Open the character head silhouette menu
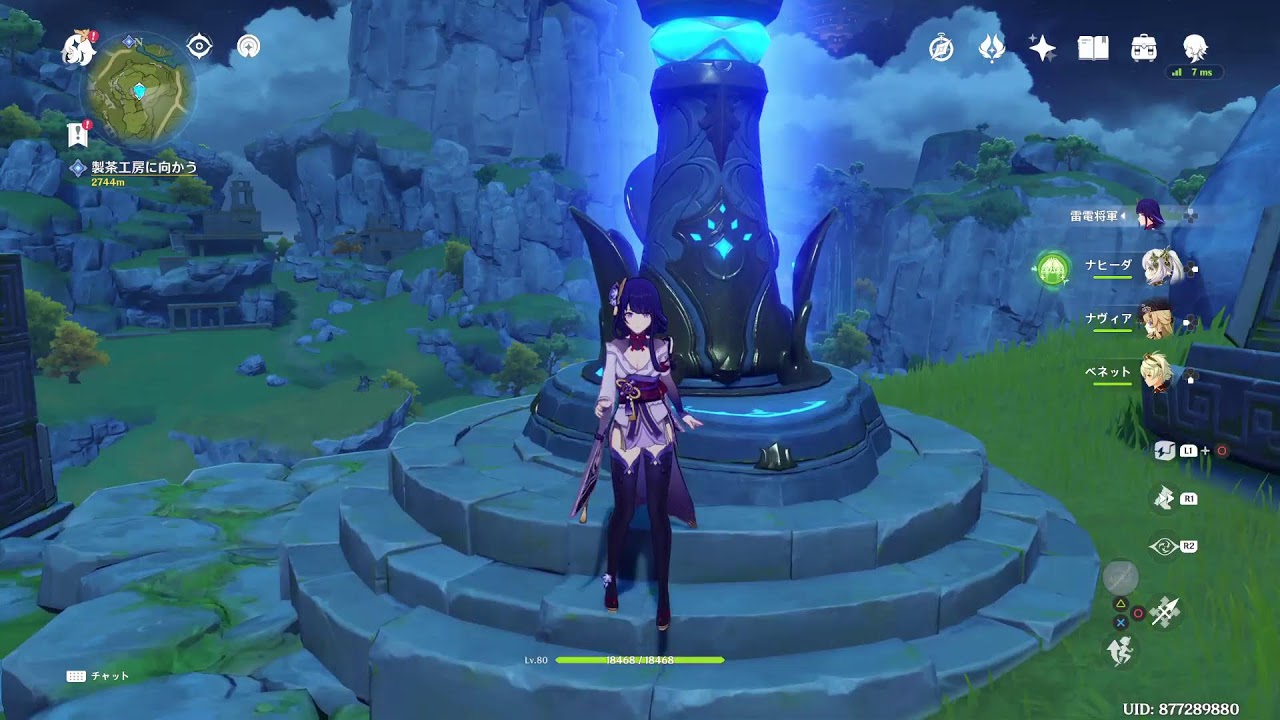The image size is (1280, 720). [x=1195, y=48]
